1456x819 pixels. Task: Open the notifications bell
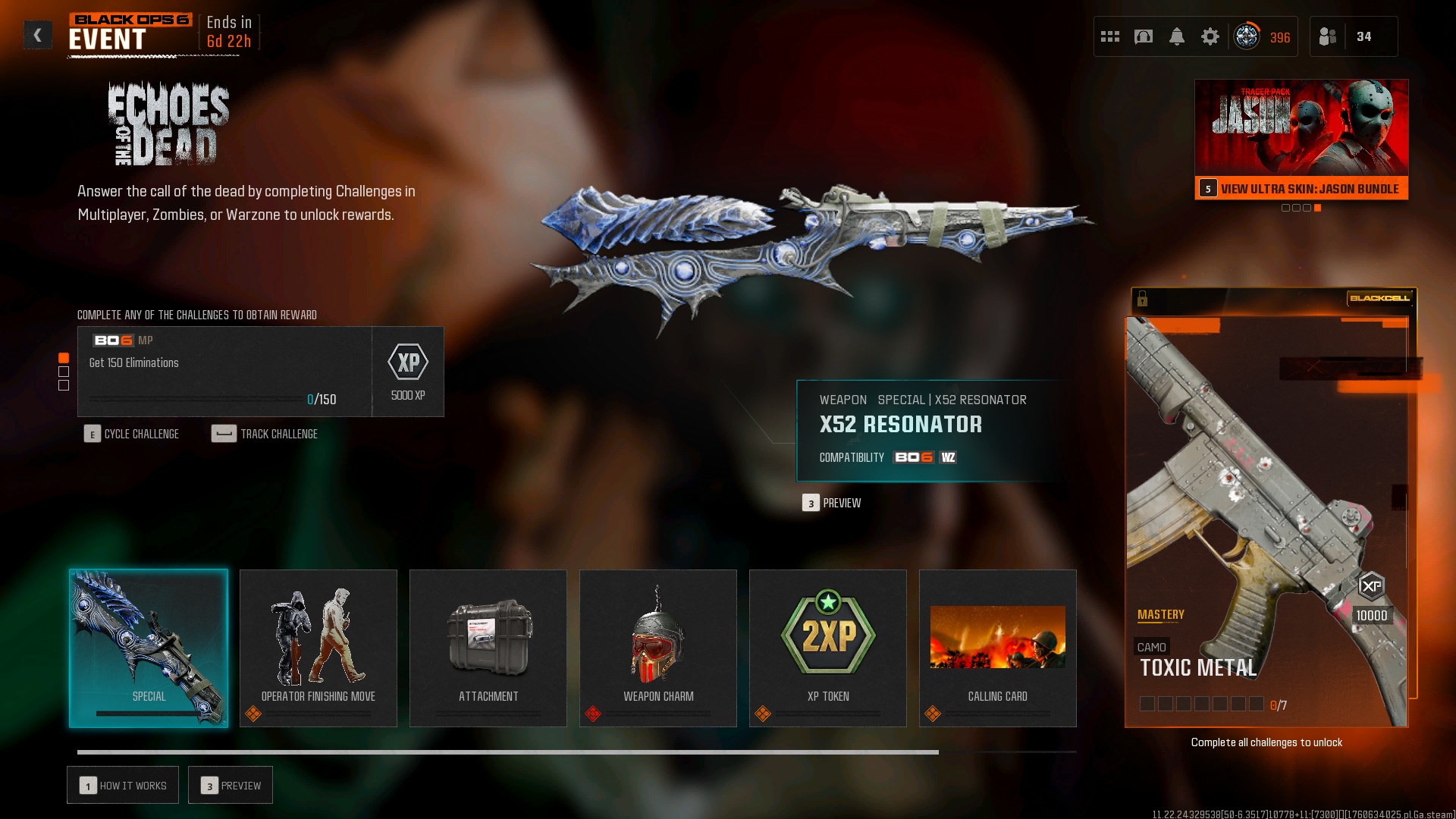pos(1177,36)
